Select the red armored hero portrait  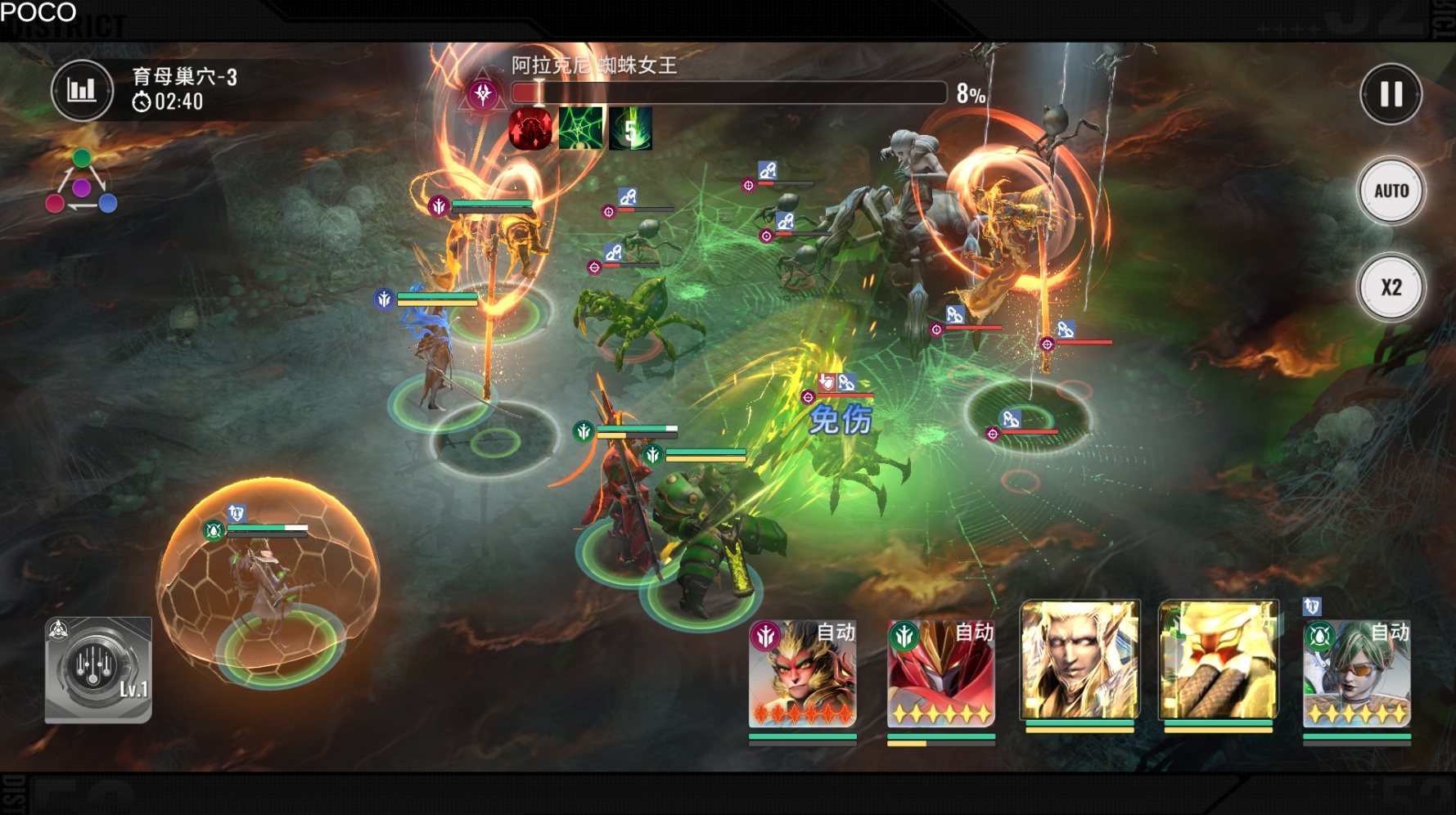(941, 673)
